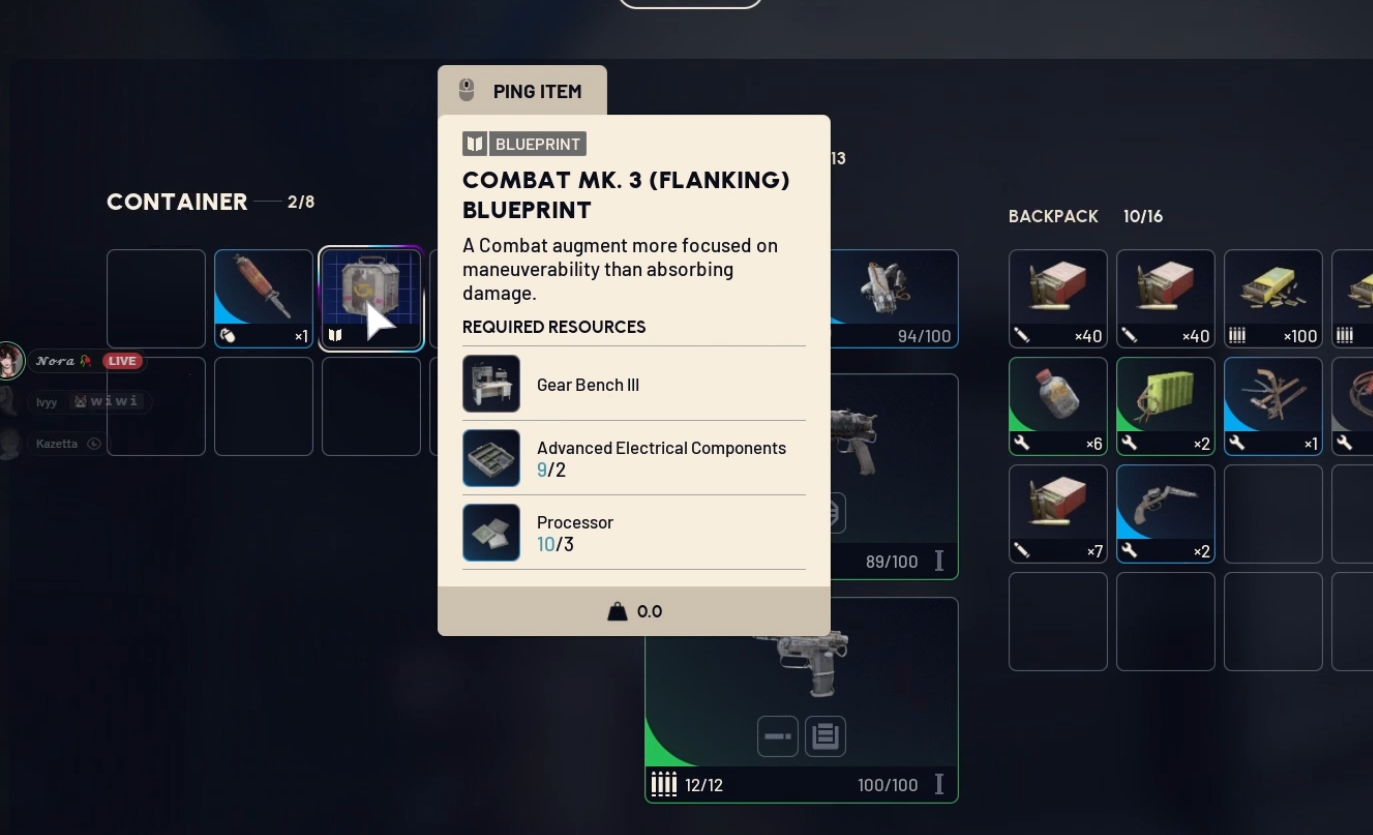Click the Gear Bench III requirement row
Viewport: 1373px width, 835px height.
(633, 384)
